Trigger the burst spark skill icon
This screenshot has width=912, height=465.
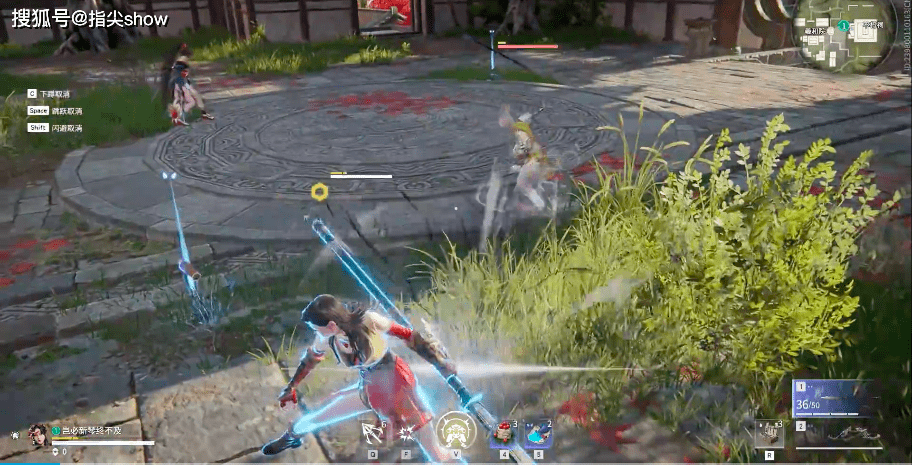pyautogui.click(x=407, y=433)
